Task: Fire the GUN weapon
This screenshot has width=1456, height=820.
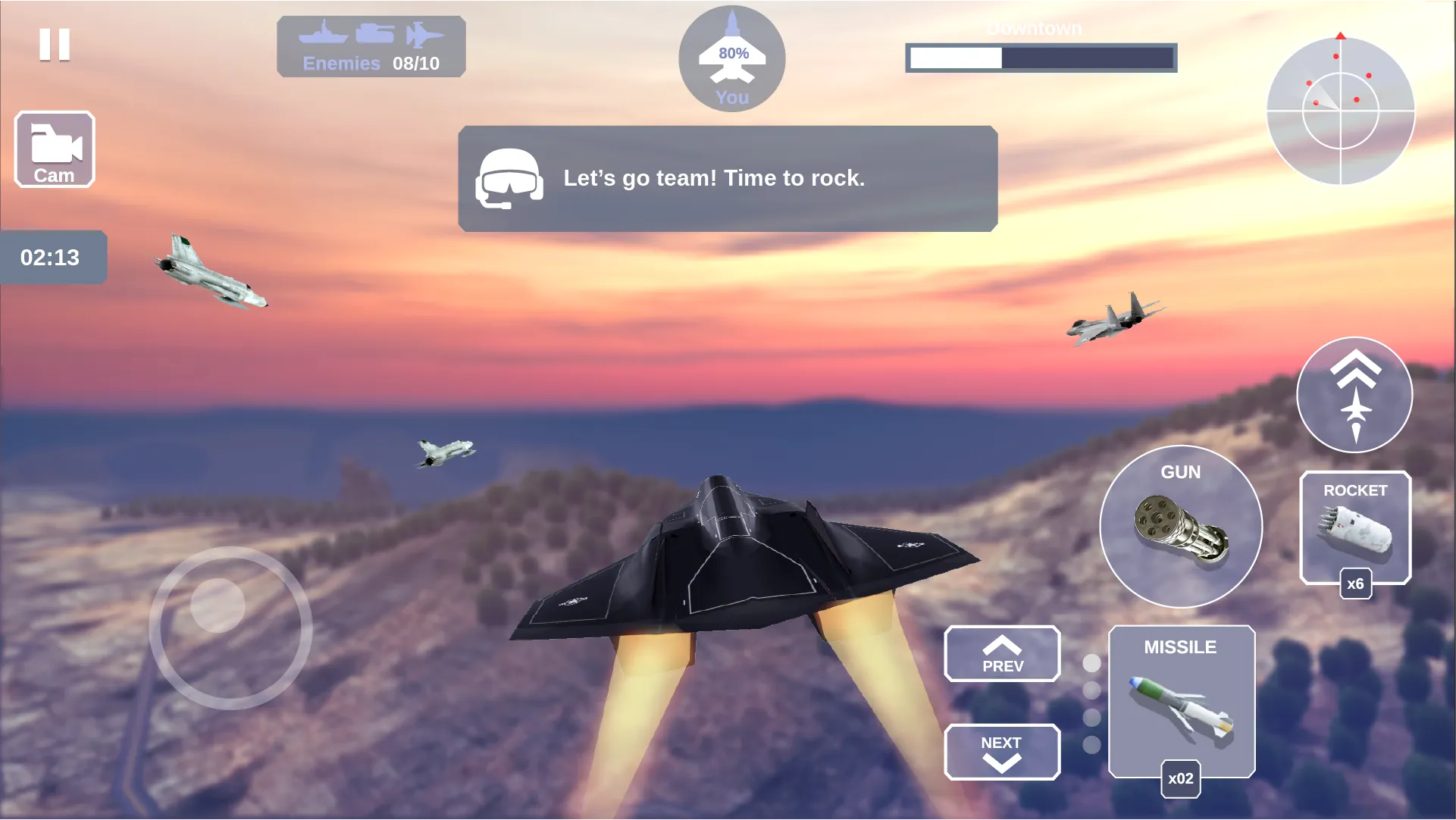Action: click(1180, 527)
